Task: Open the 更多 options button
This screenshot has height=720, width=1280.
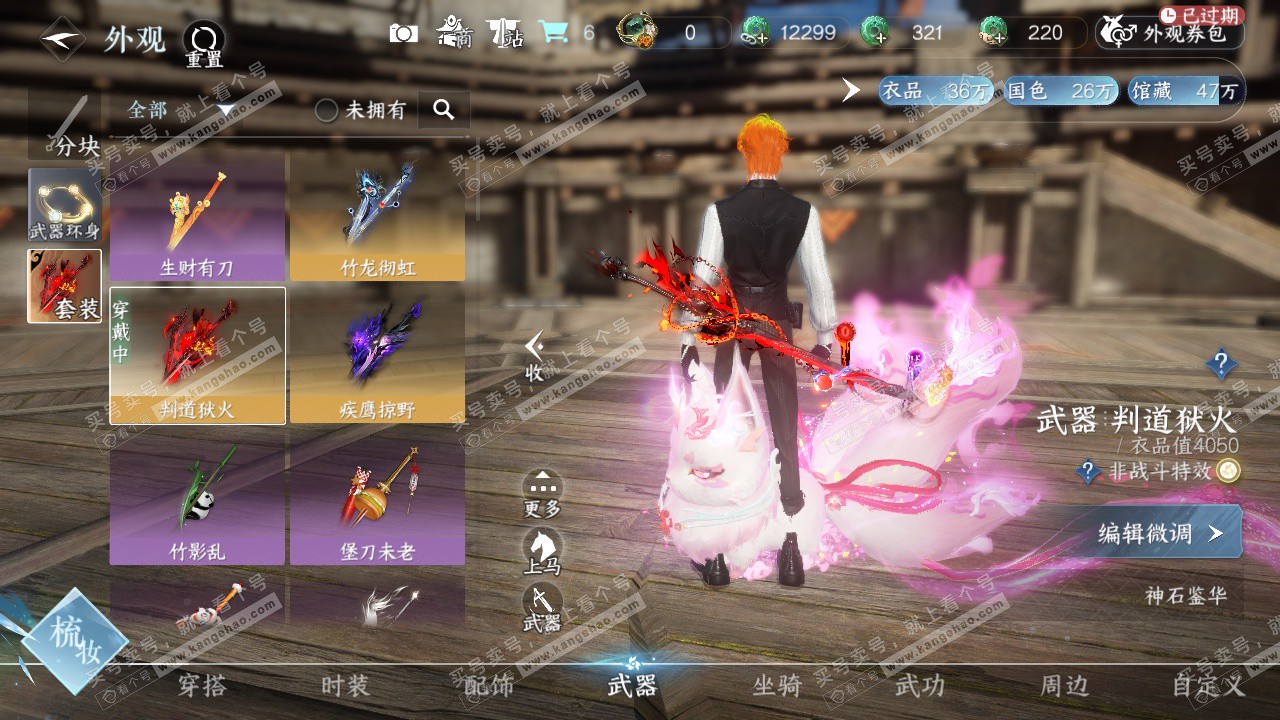Action: [x=542, y=494]
